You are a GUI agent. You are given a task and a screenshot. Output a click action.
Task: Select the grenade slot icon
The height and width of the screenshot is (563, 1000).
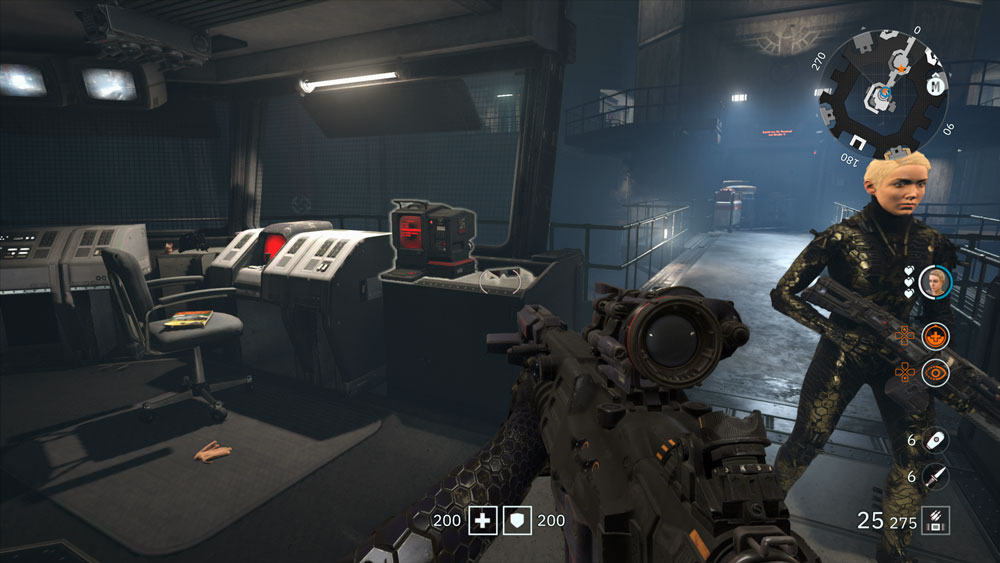[x=935, y=439]
